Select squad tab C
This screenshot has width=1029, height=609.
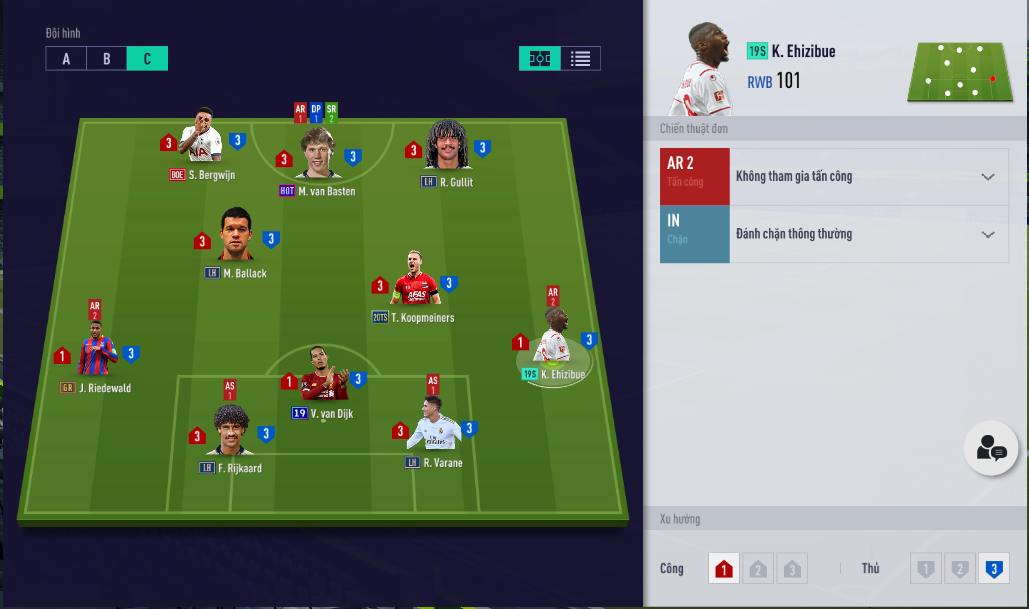[147, 59]
